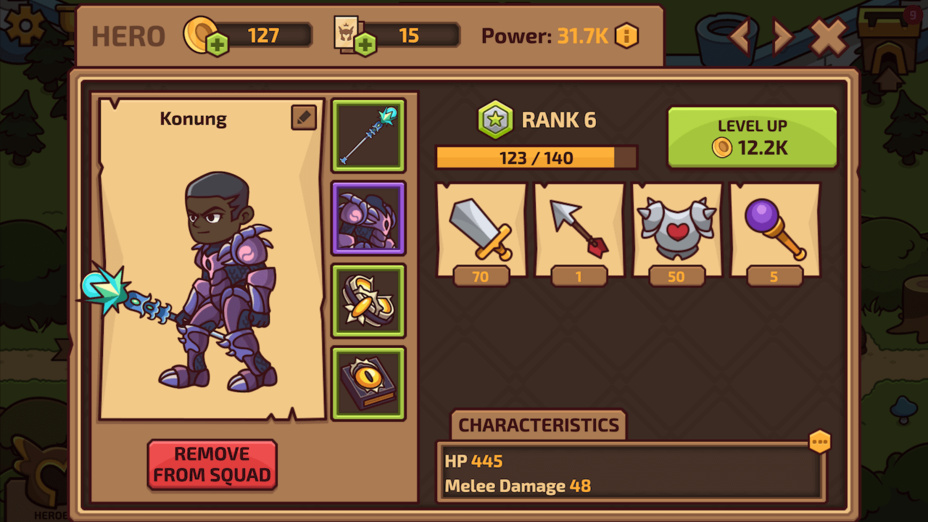Click the Level Up button
Screen dimensions: 928x522
[x=752, y=137]
